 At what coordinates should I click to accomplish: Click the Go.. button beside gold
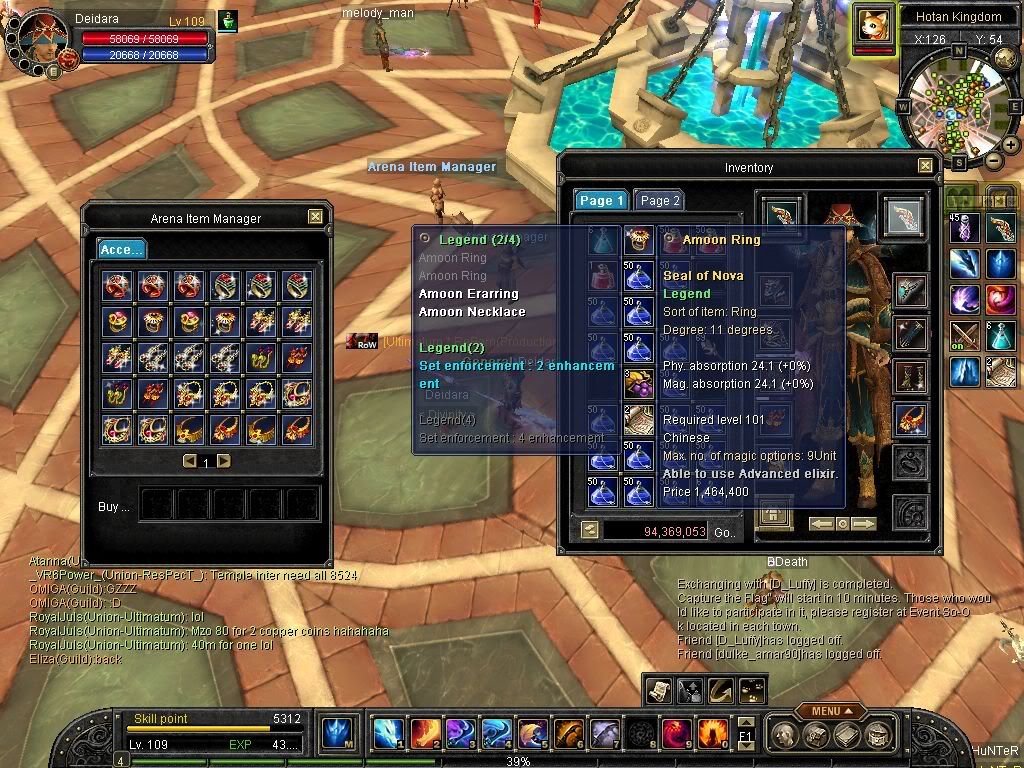[724, 532]
